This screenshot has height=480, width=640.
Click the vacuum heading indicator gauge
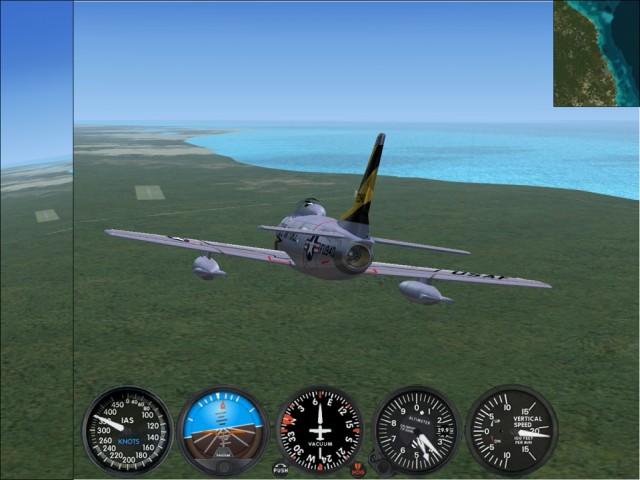click(319, 430)
